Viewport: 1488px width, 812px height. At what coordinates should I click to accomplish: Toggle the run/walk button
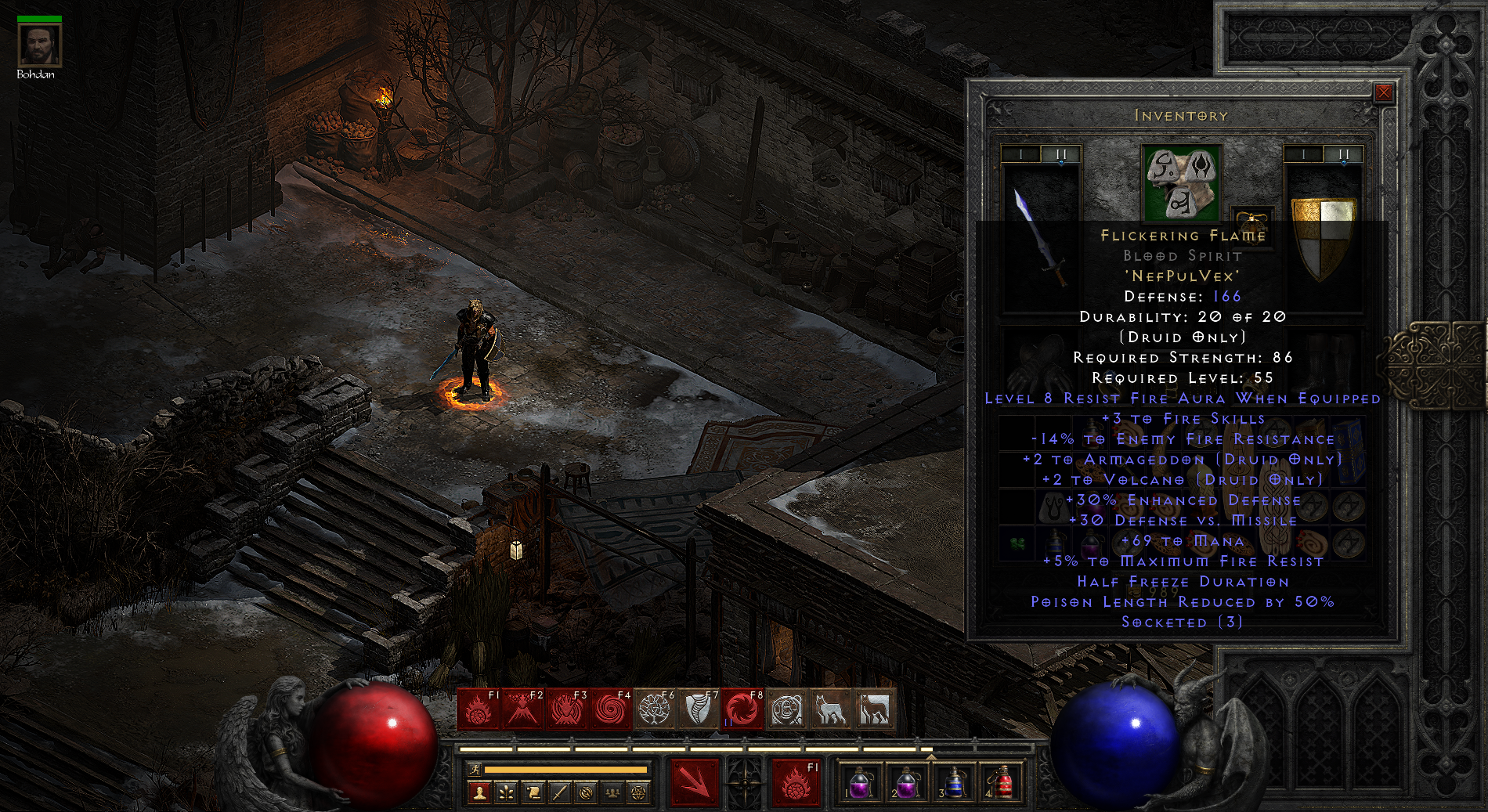tap(474, 770)
